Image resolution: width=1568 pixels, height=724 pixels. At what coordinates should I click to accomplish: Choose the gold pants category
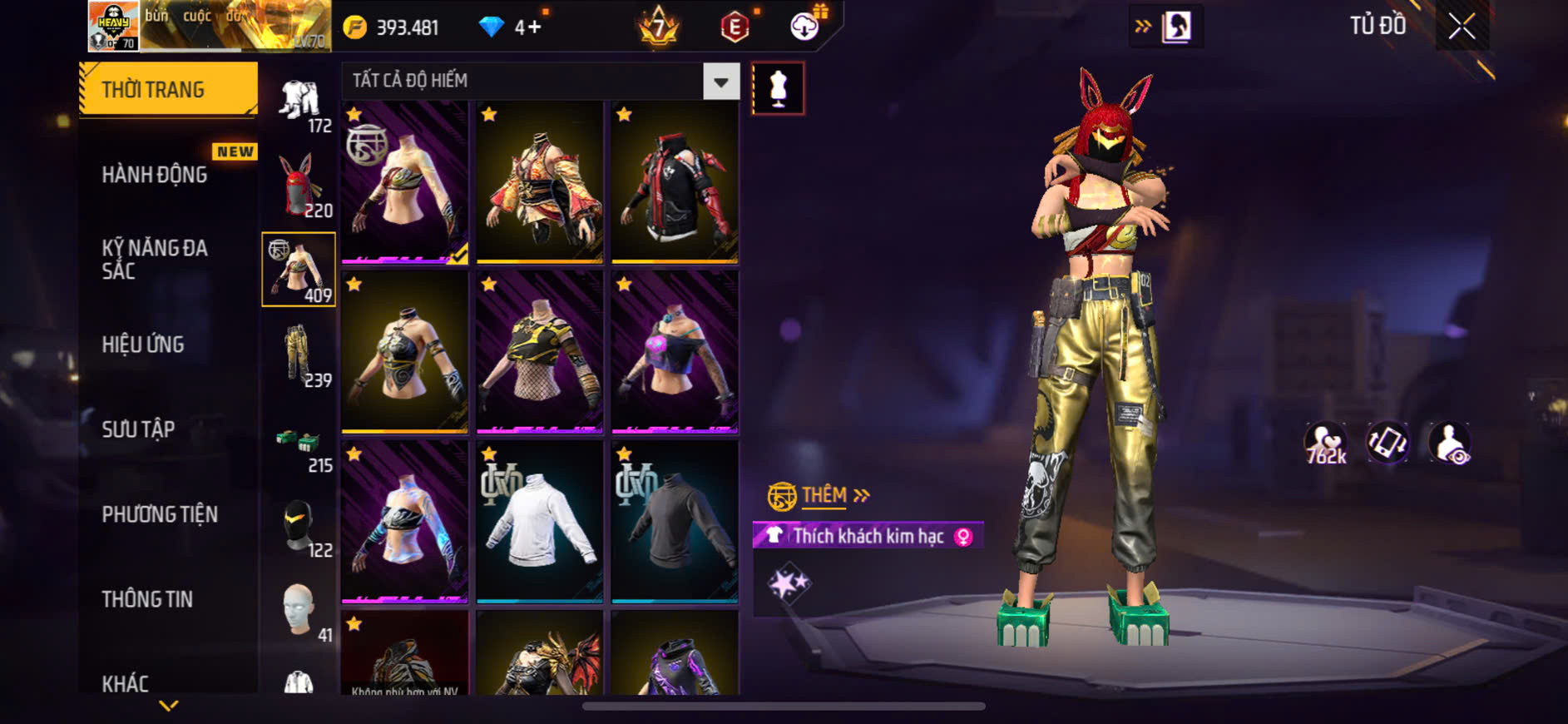tap(298, 355)
